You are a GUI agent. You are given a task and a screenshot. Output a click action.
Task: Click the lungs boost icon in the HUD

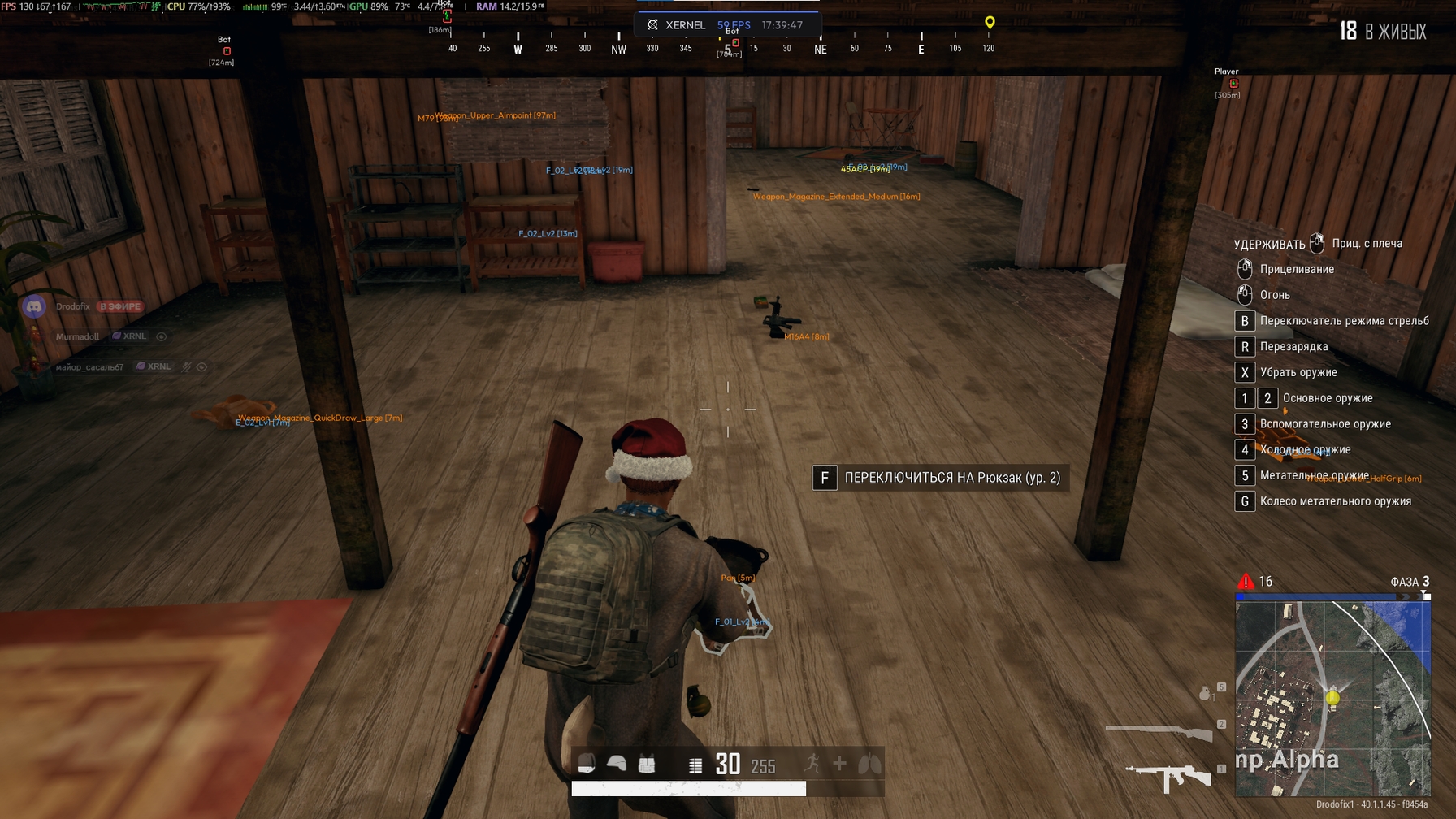click(869, 762)
